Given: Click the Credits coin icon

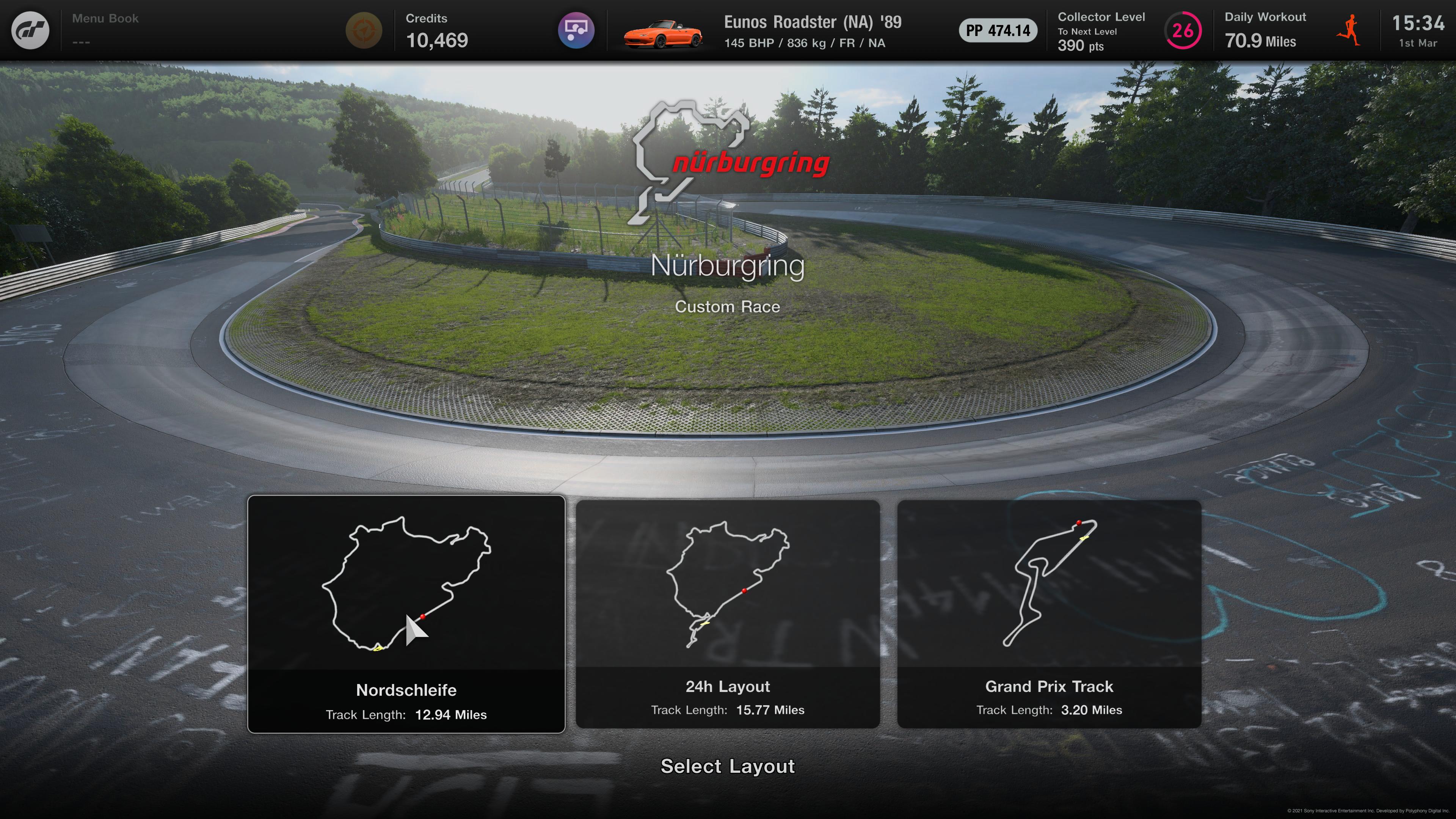Looking at the screenshot, I should tap(364, 30).
